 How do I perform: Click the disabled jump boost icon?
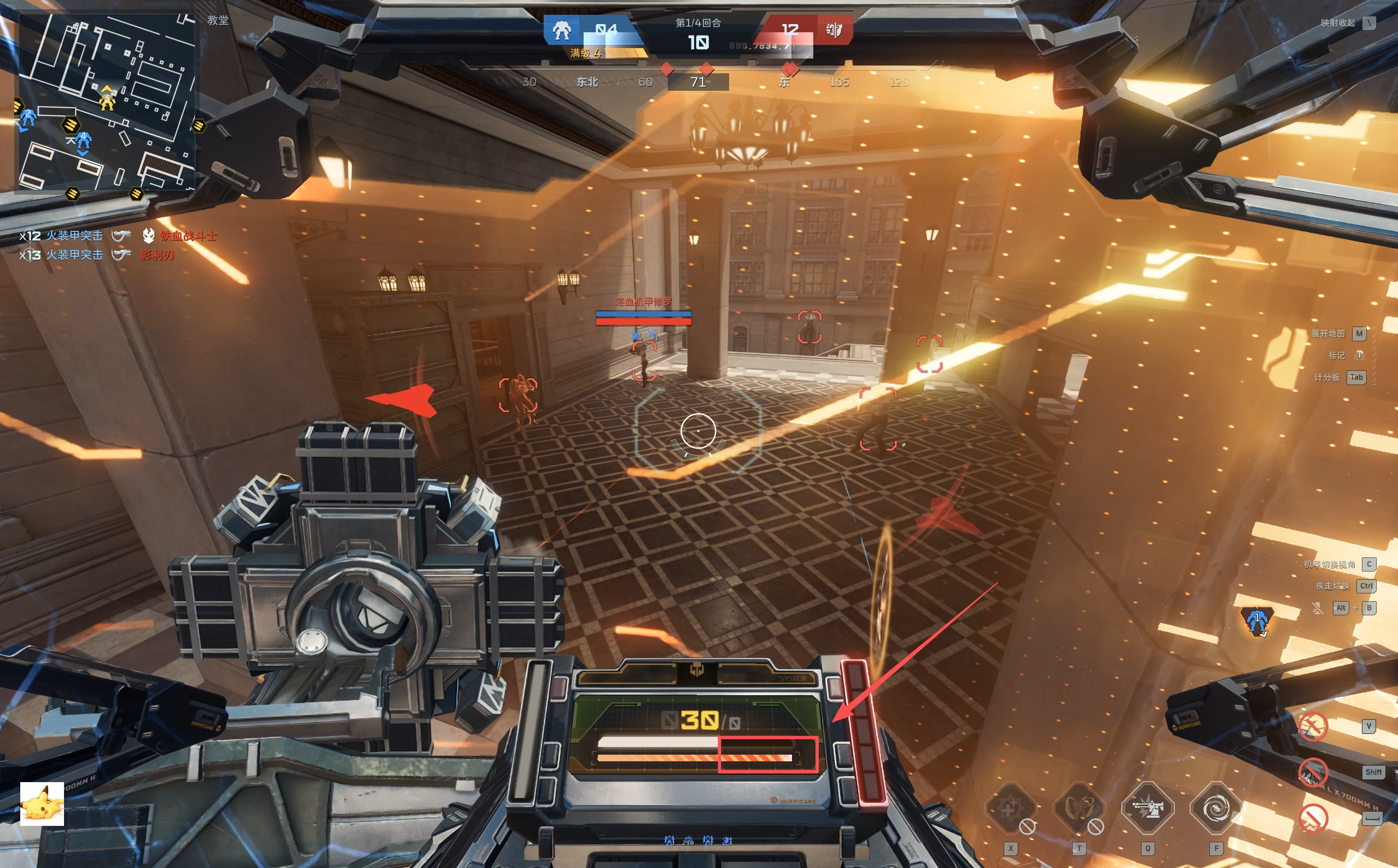(x=1313, y=818)
